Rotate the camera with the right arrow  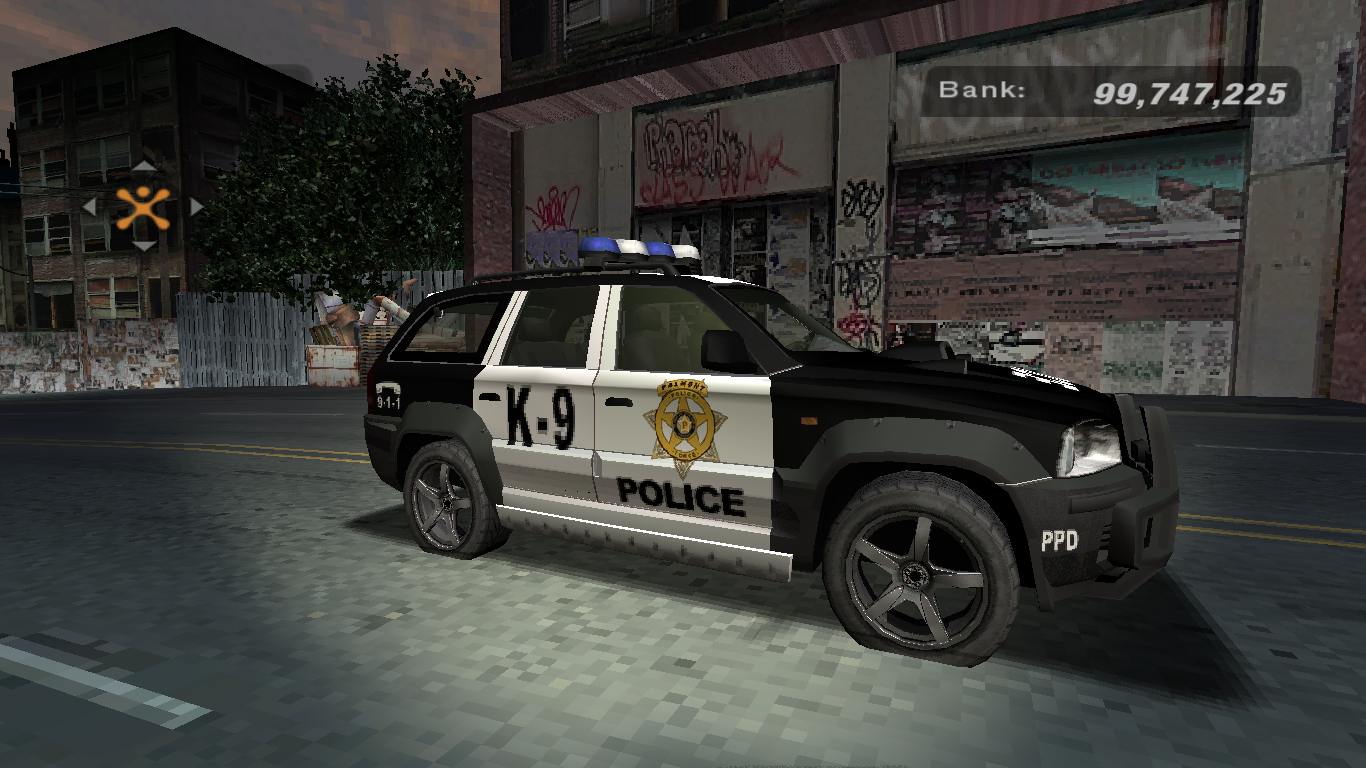197,207
